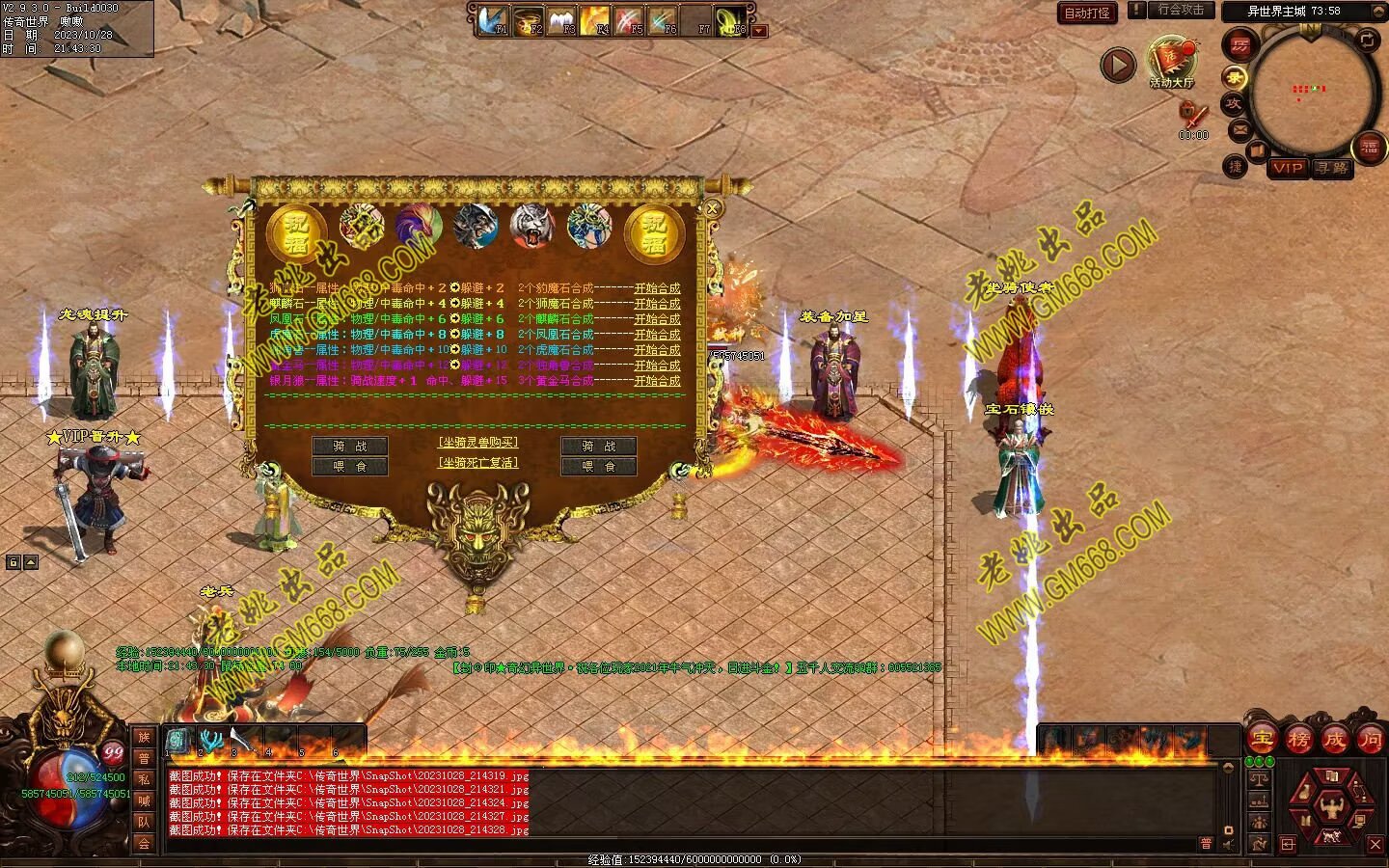Viewport: 1389px width, 868px height.
Task: Open the 宝 treasure shop button
Action: pos(1261,740)
